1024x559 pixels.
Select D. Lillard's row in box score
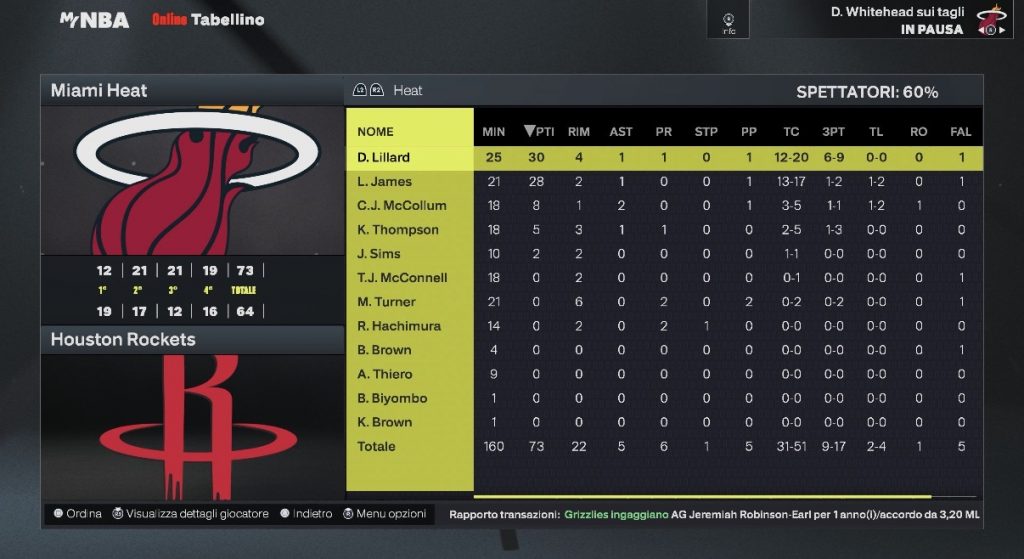coord(384,157)
